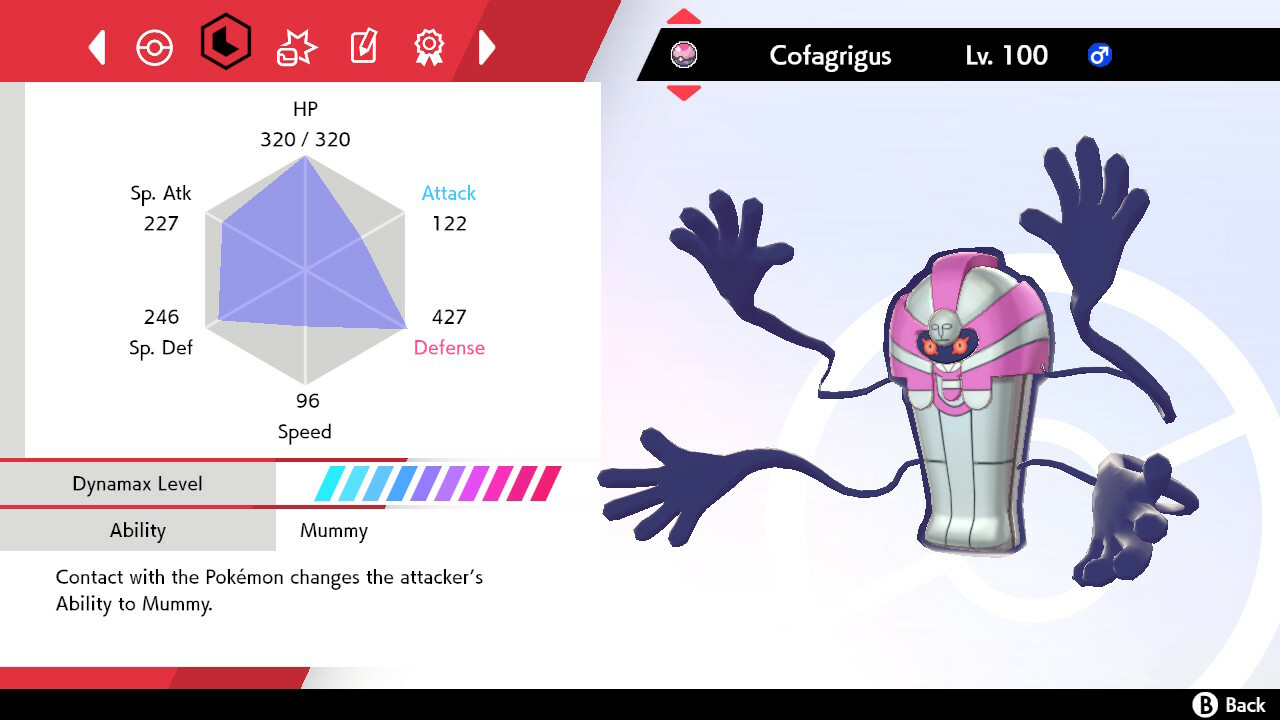Select the Mummy ability entry
The width and height of the screenshot is (1280, 720).
(333, 530)
